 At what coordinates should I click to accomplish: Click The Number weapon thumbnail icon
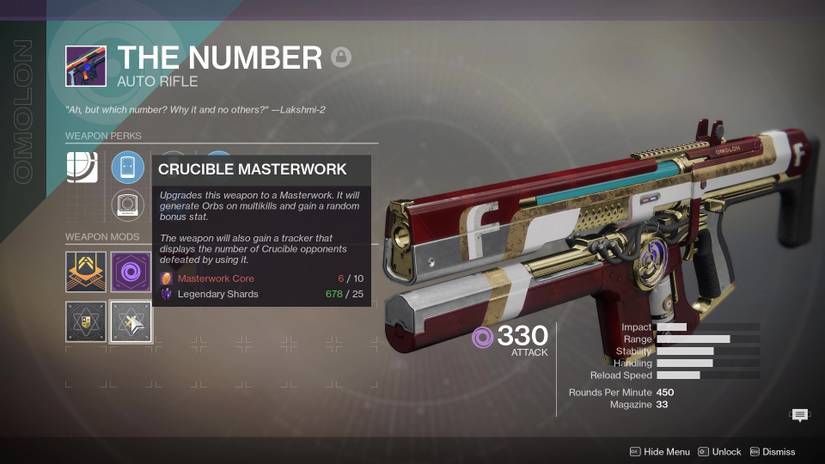[86, 66]
